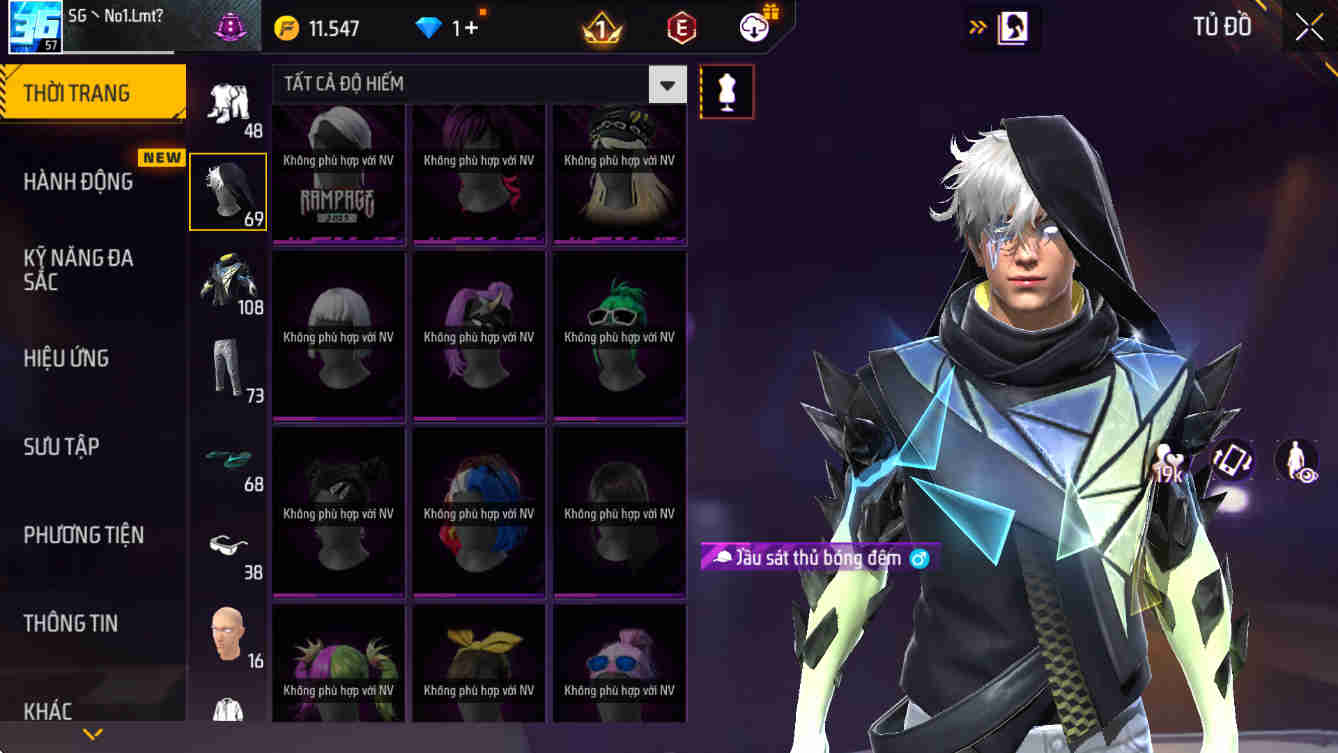Open the gift cloud download icon

[x=753, y=27]
